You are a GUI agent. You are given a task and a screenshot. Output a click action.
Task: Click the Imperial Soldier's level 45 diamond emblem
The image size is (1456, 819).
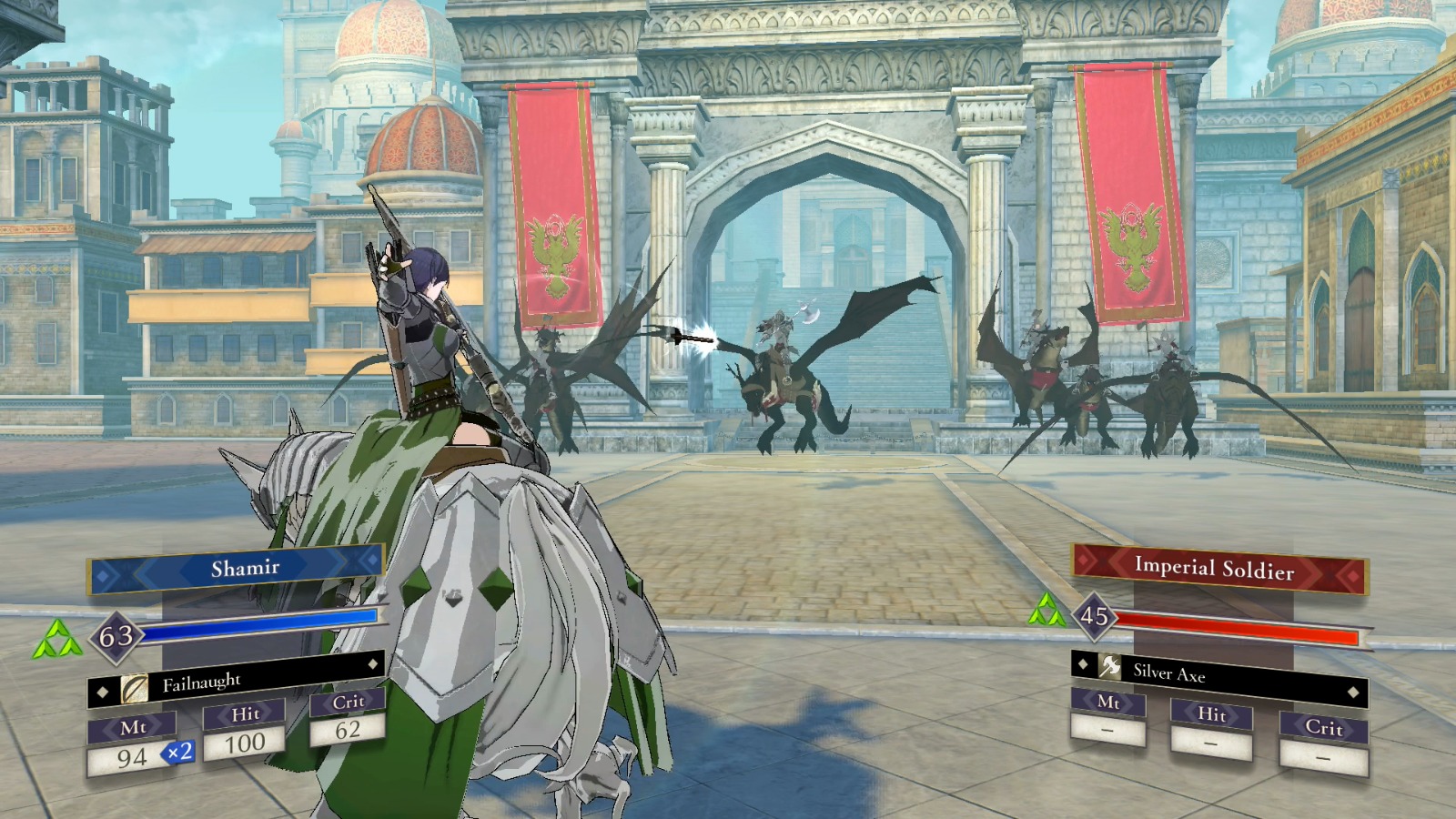[1096, 614]
